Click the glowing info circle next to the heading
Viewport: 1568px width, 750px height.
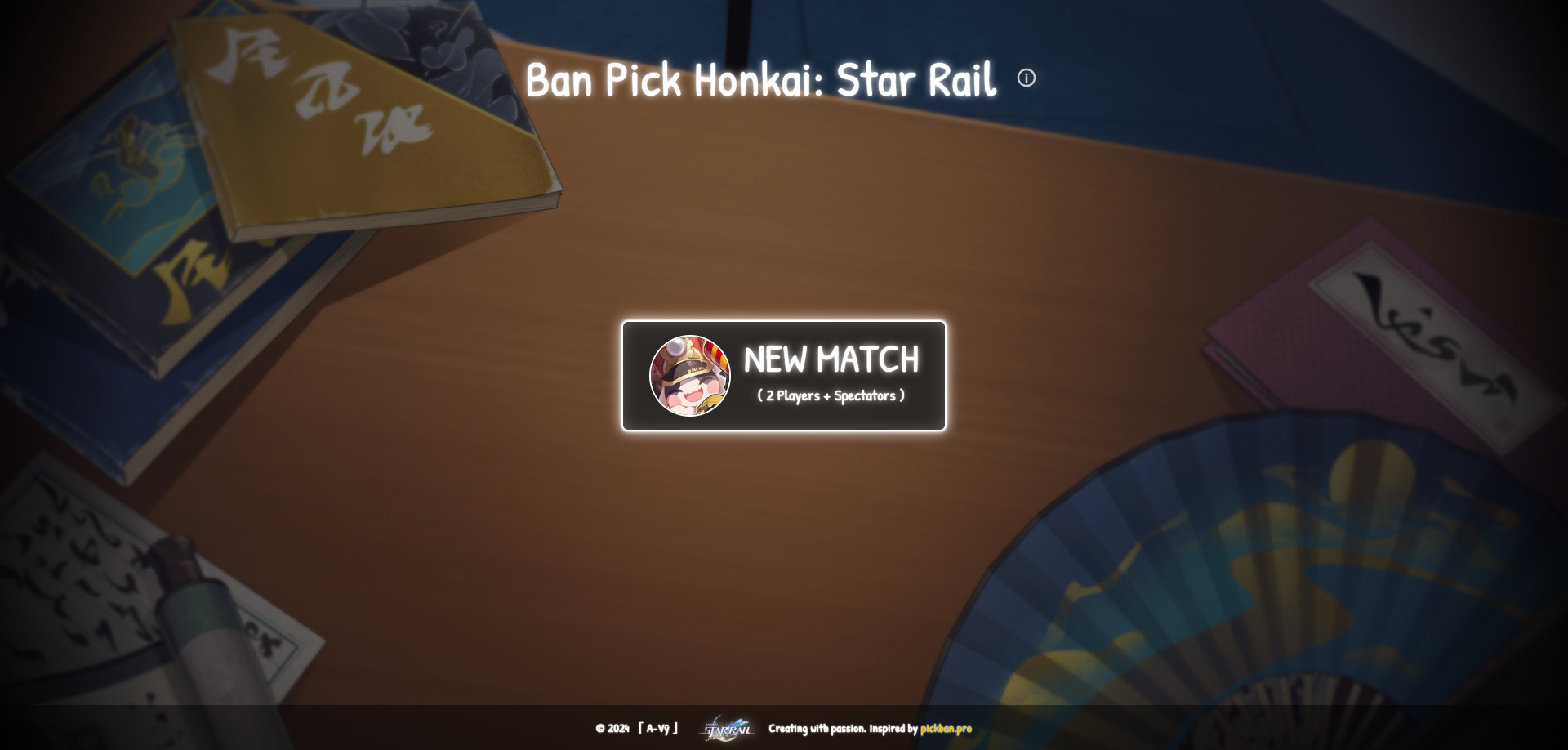tap(1027, 79)
